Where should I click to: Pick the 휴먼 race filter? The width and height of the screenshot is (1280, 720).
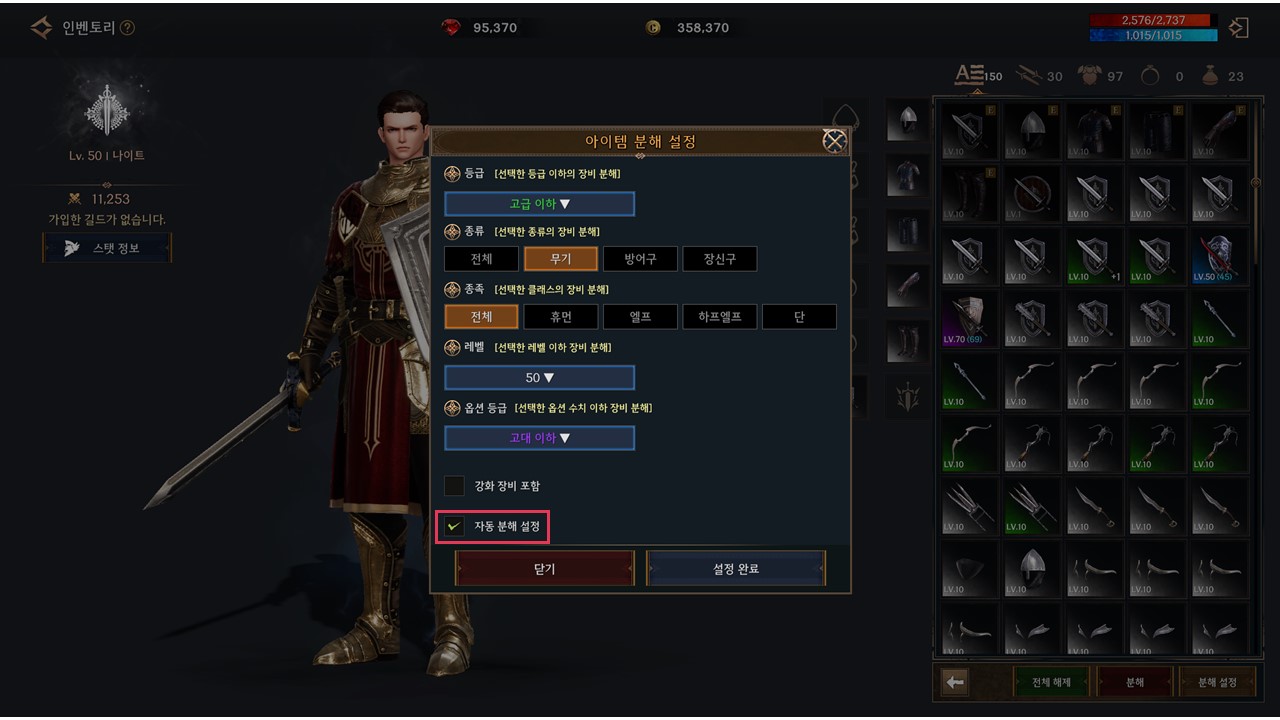point(561,317)
